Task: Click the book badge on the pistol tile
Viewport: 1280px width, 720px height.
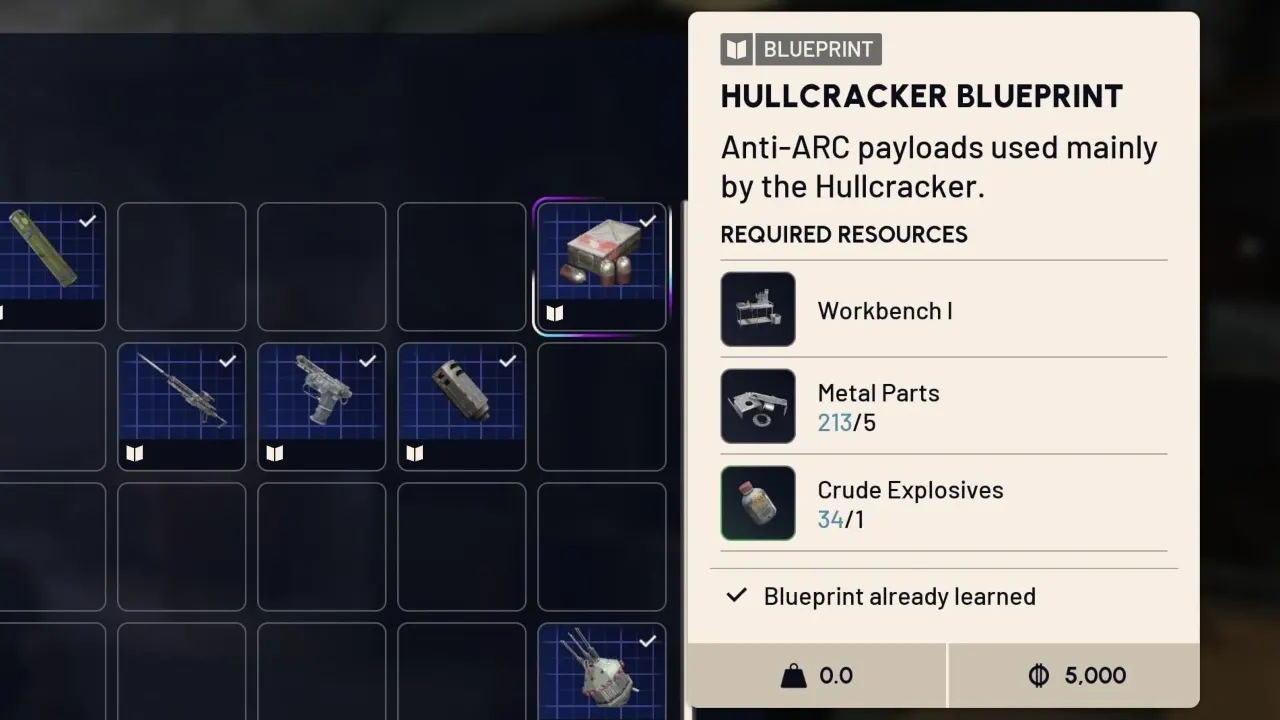Action: tap(274, 454)
